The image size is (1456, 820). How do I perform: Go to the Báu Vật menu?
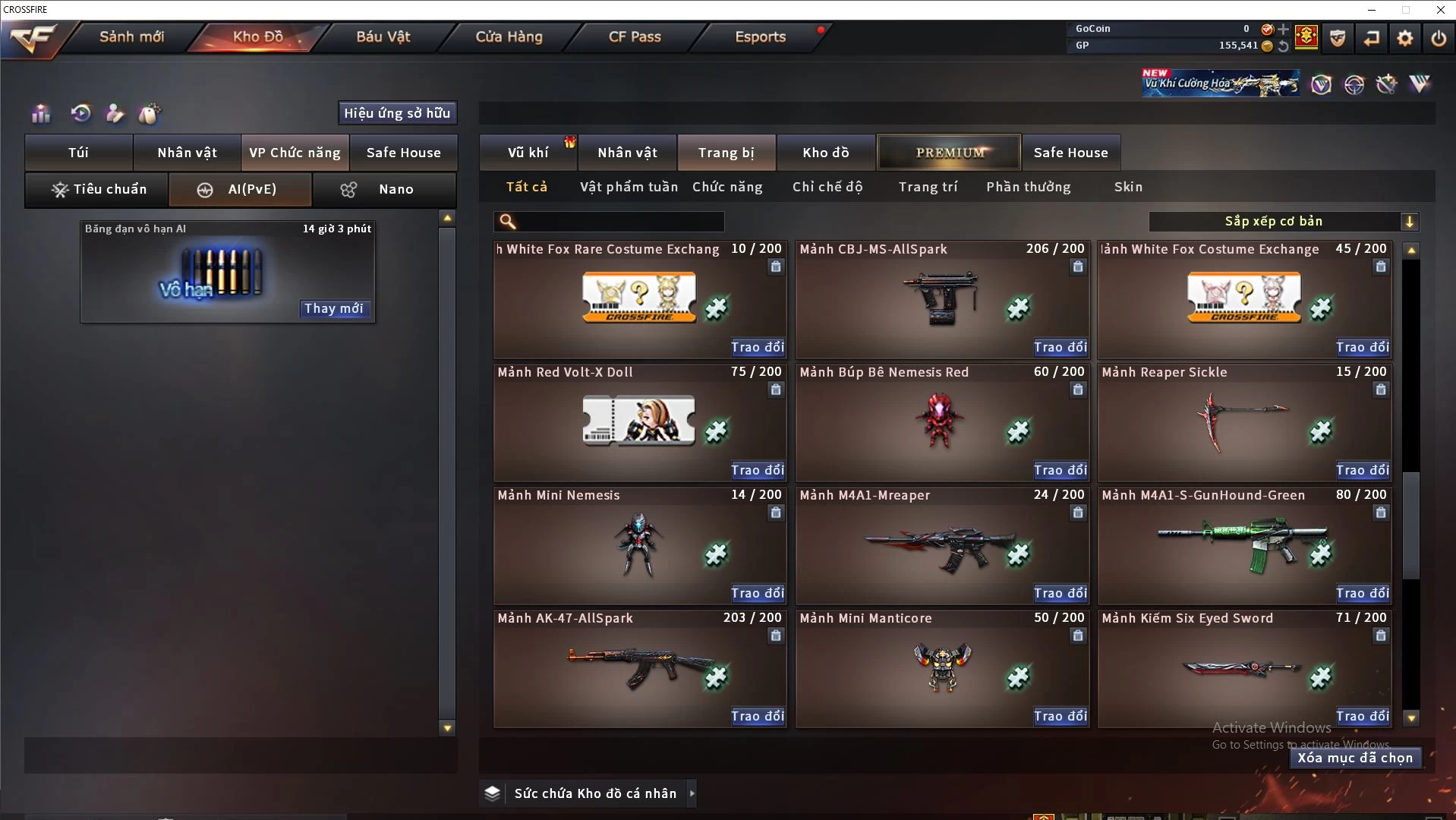(x=383, y=36)
